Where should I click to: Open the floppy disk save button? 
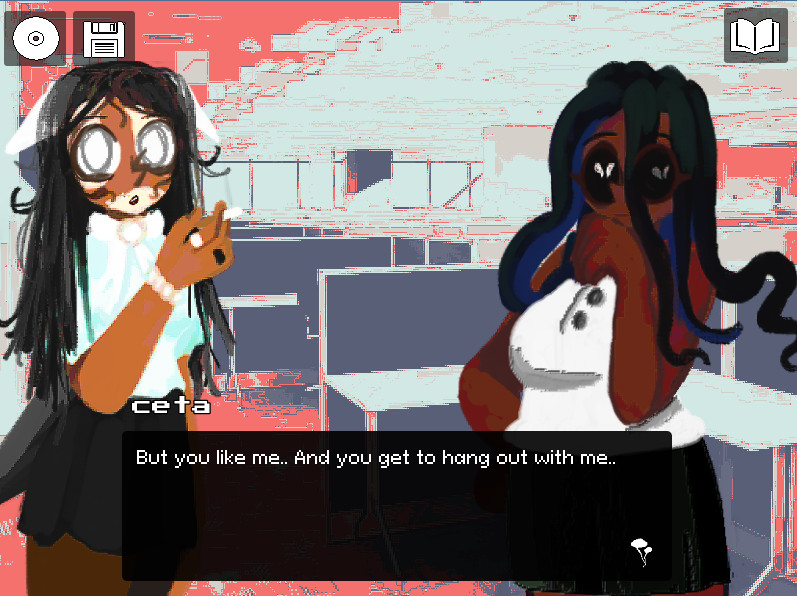point(104,39)
